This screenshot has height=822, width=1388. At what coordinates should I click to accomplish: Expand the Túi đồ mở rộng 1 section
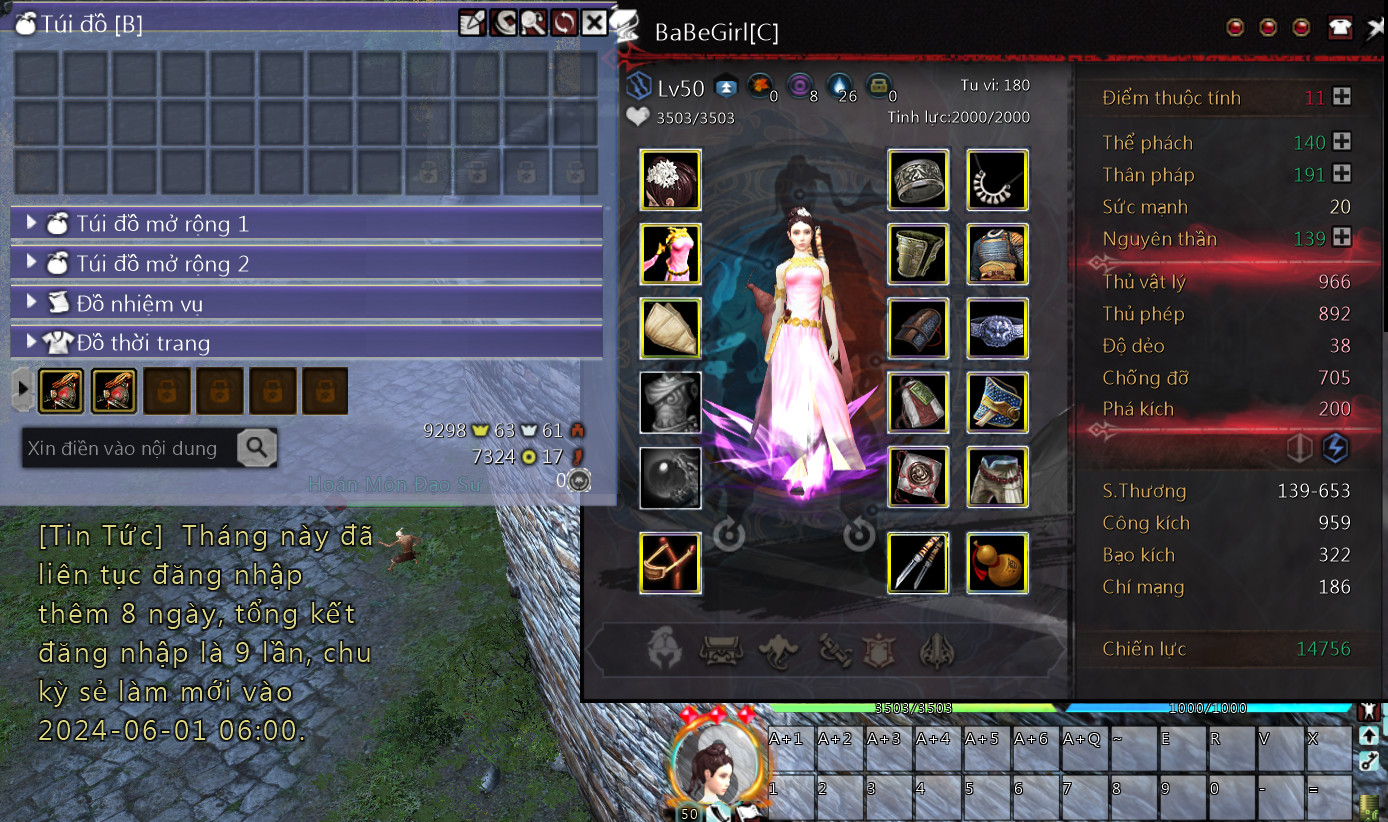[306, 224]
